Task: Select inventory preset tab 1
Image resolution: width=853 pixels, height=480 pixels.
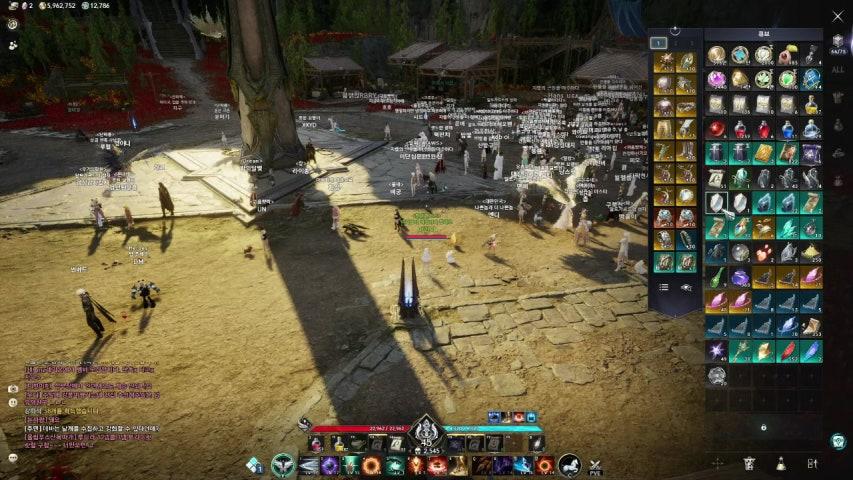Action: (x=658, y=43)
